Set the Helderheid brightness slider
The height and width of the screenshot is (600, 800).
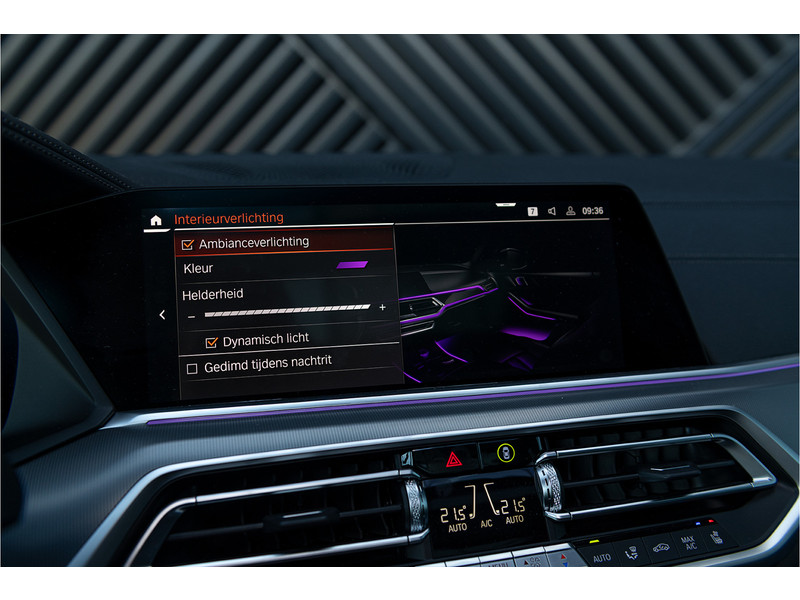click(x=287, y=310)
